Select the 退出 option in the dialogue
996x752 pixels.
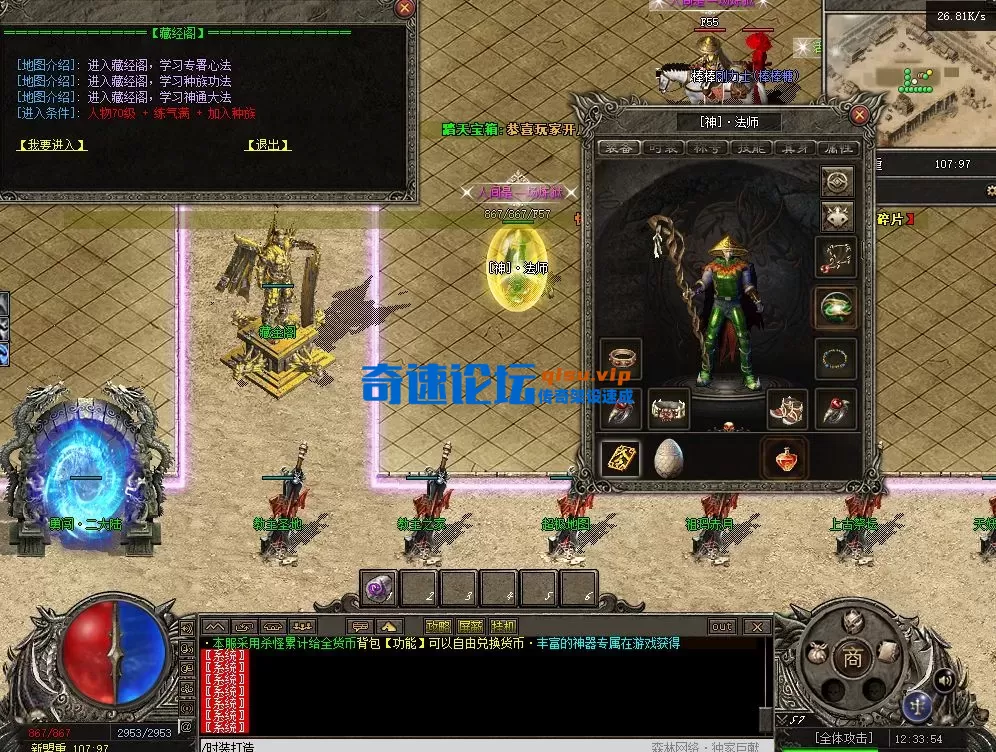[x=267, y=145]
